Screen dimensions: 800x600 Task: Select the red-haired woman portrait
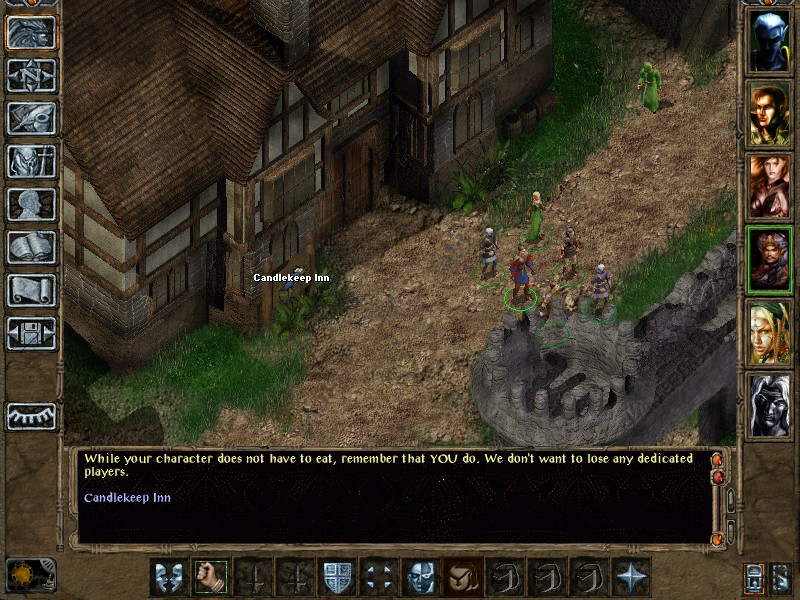coord(769,186)
